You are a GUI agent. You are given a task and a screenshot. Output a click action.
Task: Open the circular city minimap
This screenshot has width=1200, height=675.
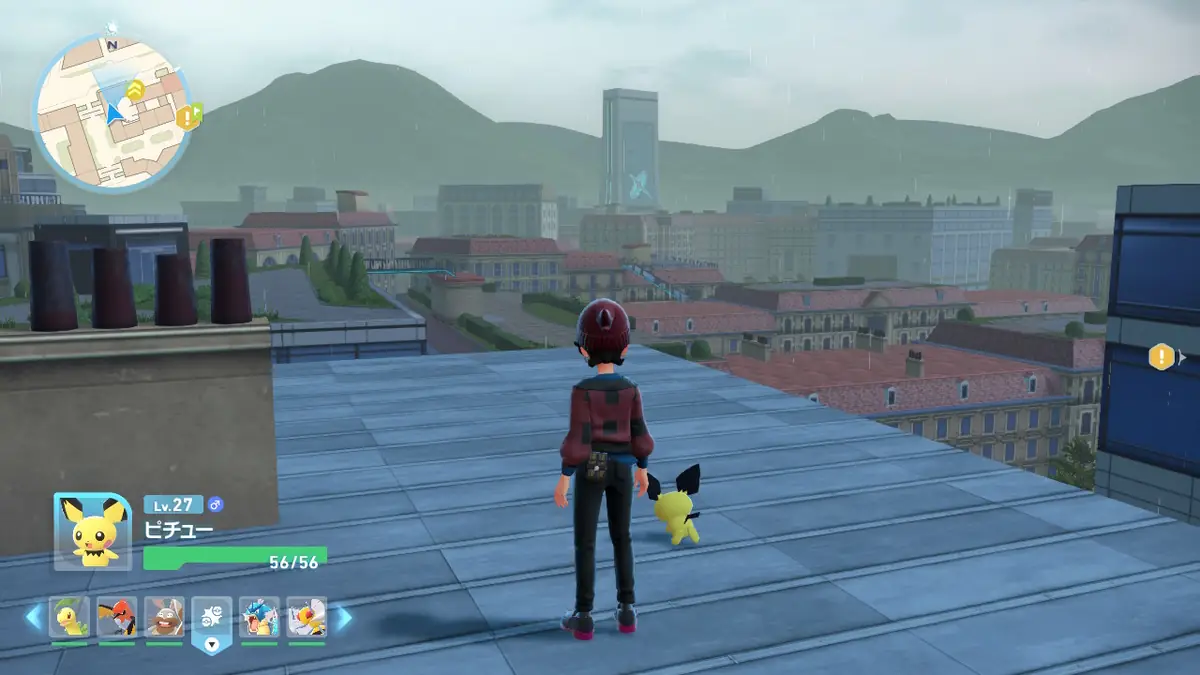111,113
